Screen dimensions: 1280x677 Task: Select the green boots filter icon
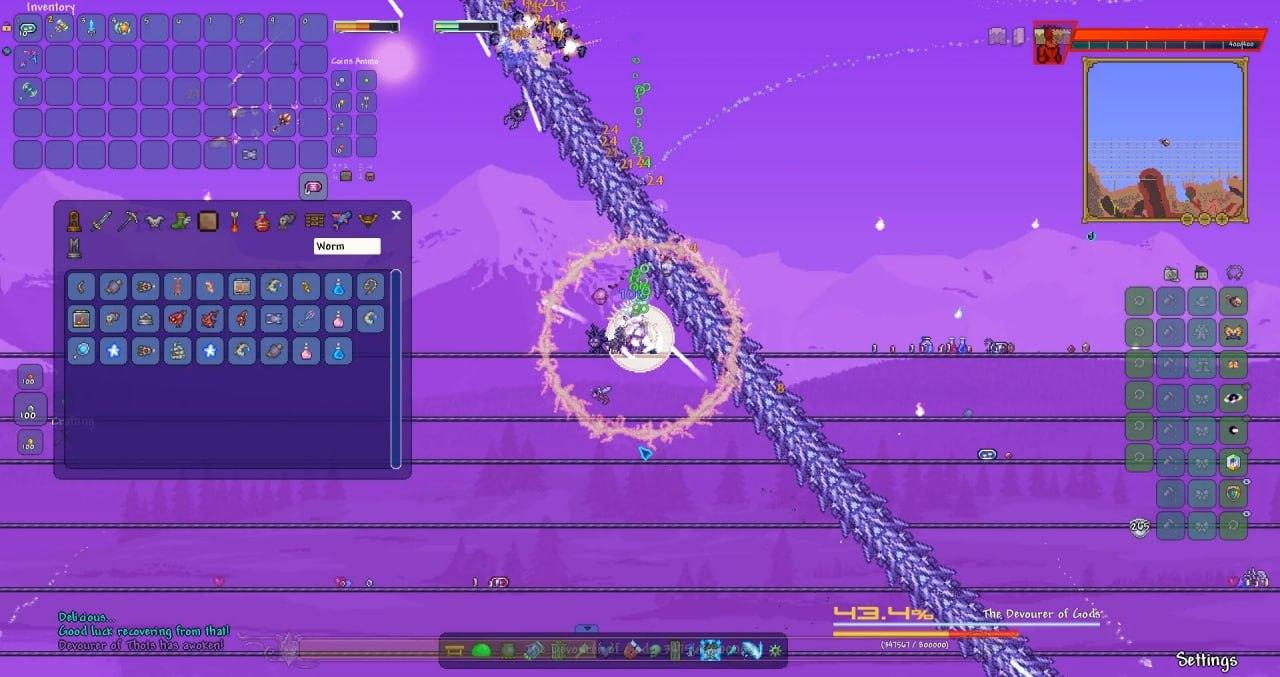click(x=181, y=221)
